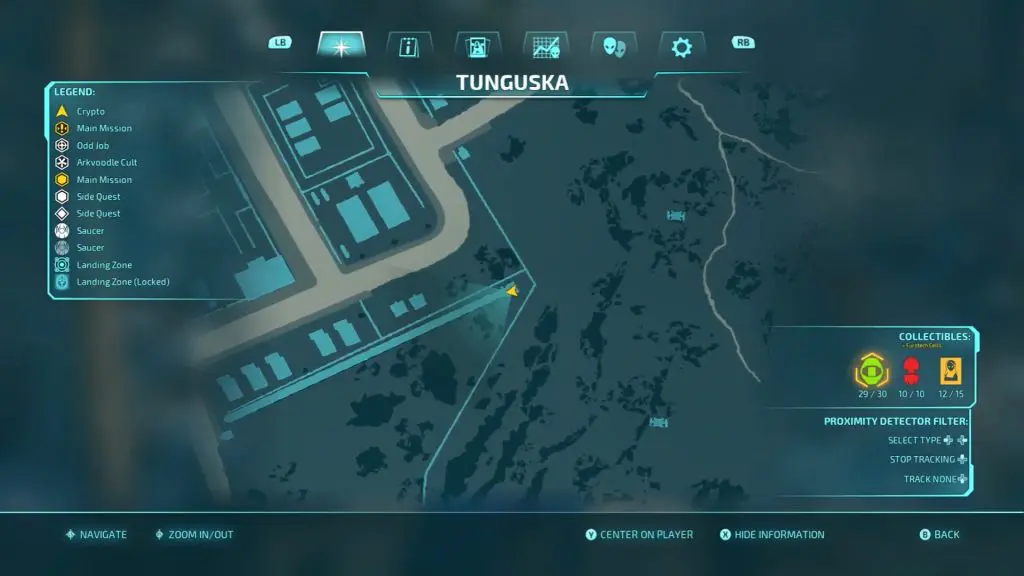Switch to the notepad info tab
Screen dimensions: 1024x576
point(409,46)
